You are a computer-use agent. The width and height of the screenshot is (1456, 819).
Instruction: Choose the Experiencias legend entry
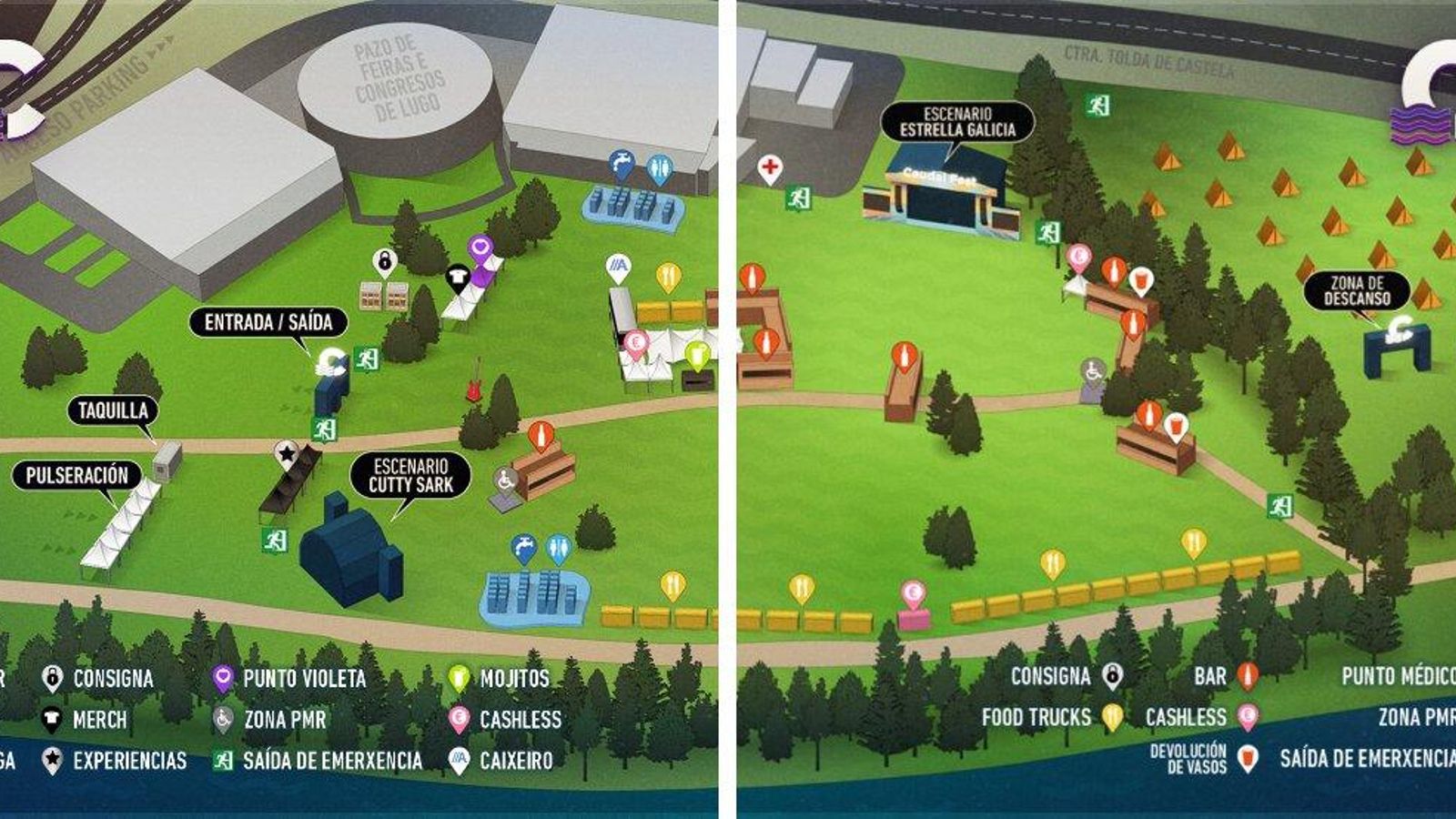click(x=115, y=761)
